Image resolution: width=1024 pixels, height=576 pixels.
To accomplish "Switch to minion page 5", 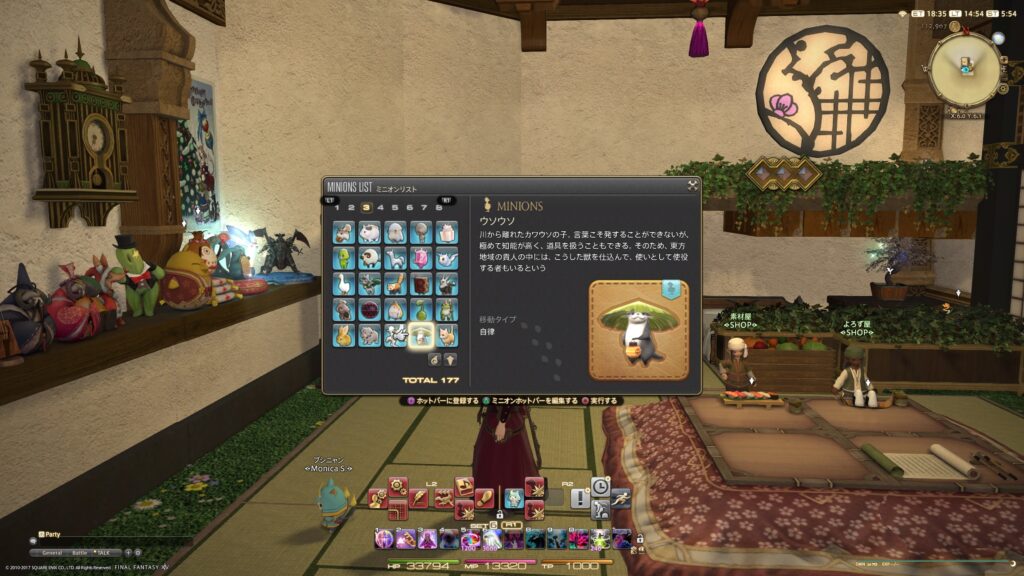I will (395, 208).
